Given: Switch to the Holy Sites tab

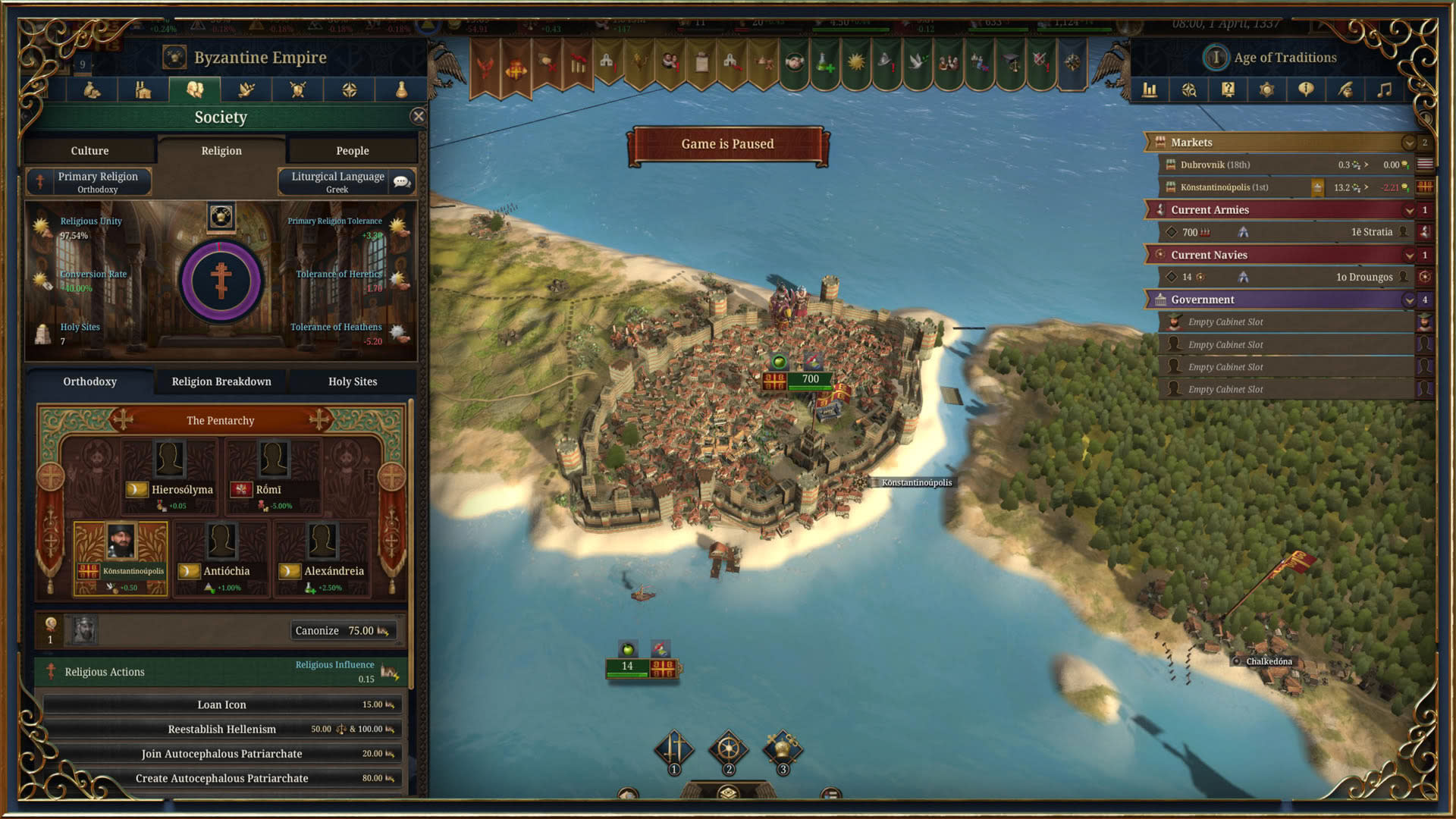Looking at the screenshot, I should click(x=352, y=381).
